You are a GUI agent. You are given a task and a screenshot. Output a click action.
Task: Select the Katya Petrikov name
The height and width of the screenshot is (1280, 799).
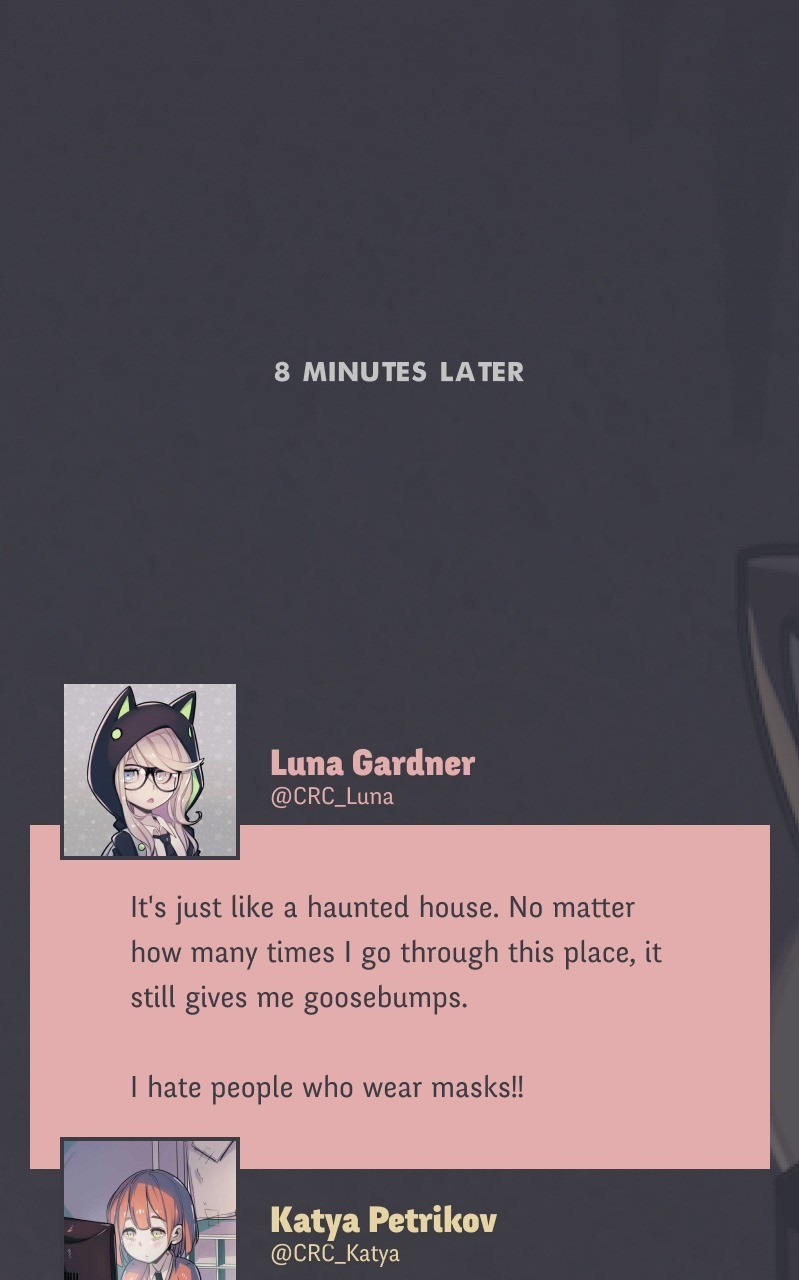pos(383,1220)
